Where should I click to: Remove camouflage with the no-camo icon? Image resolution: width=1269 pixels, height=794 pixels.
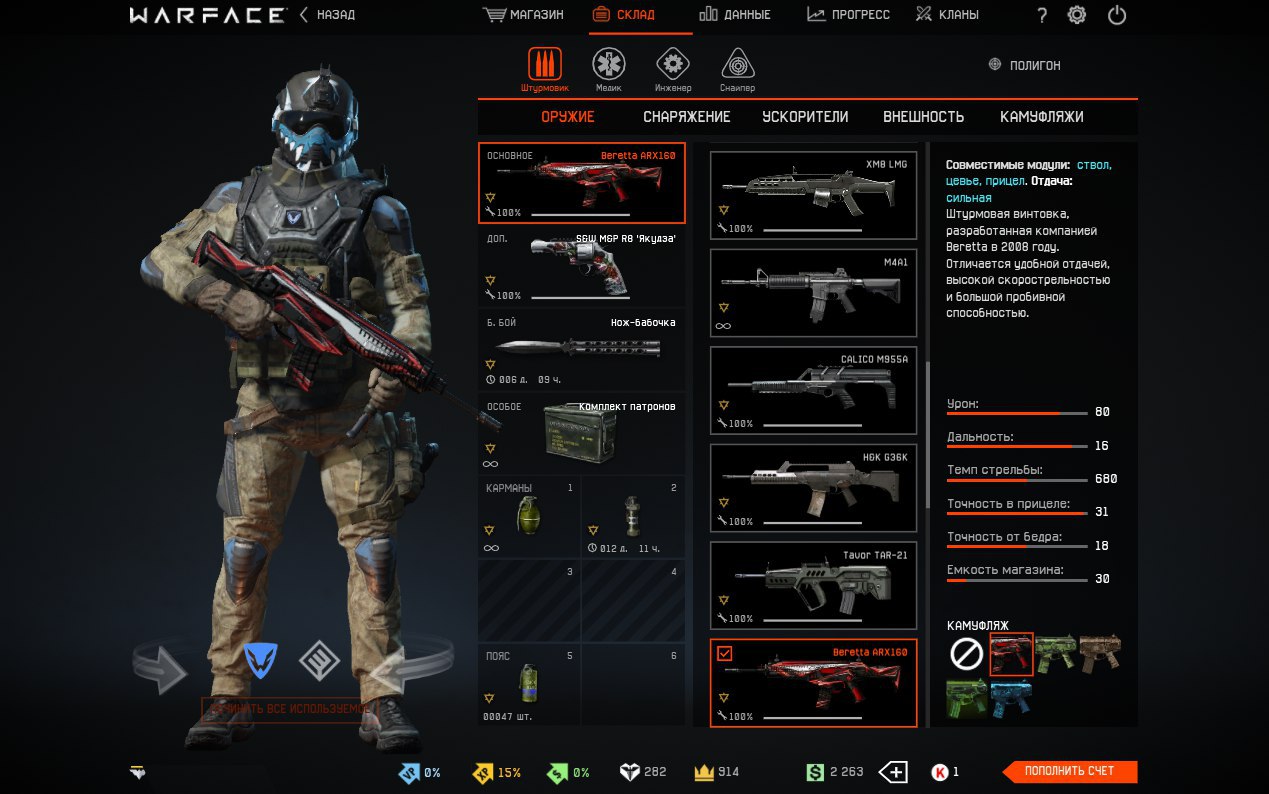point(966,655)
